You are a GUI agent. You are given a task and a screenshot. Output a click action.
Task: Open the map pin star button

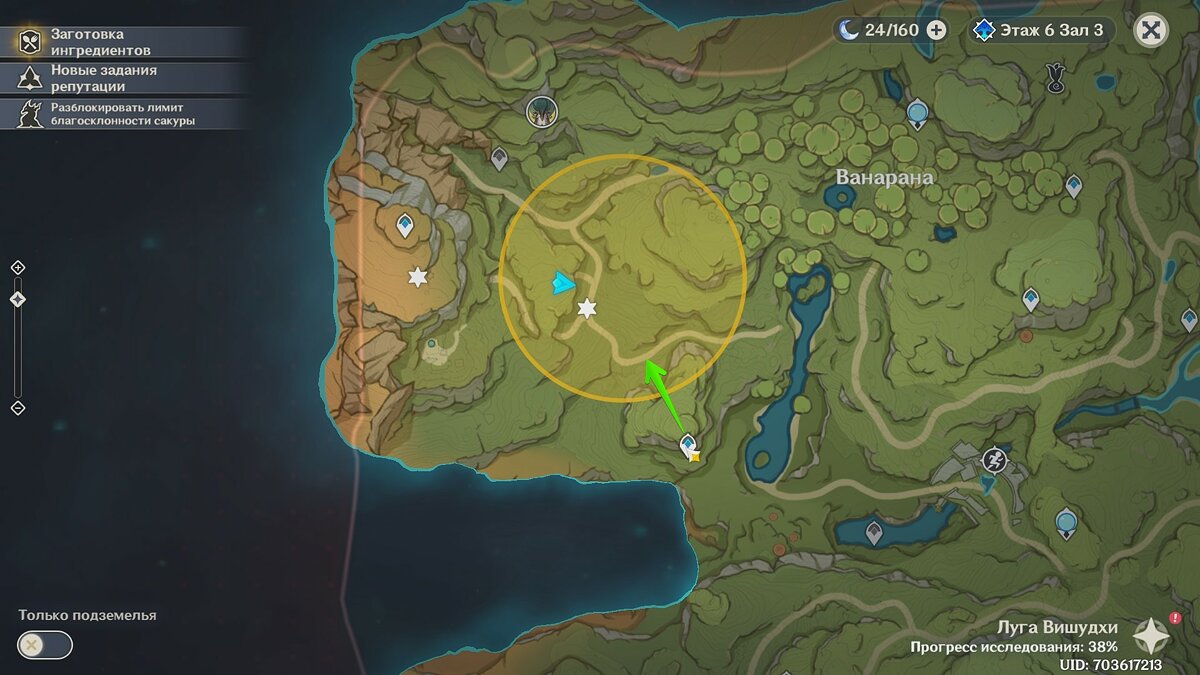[x=1151, y=636]
